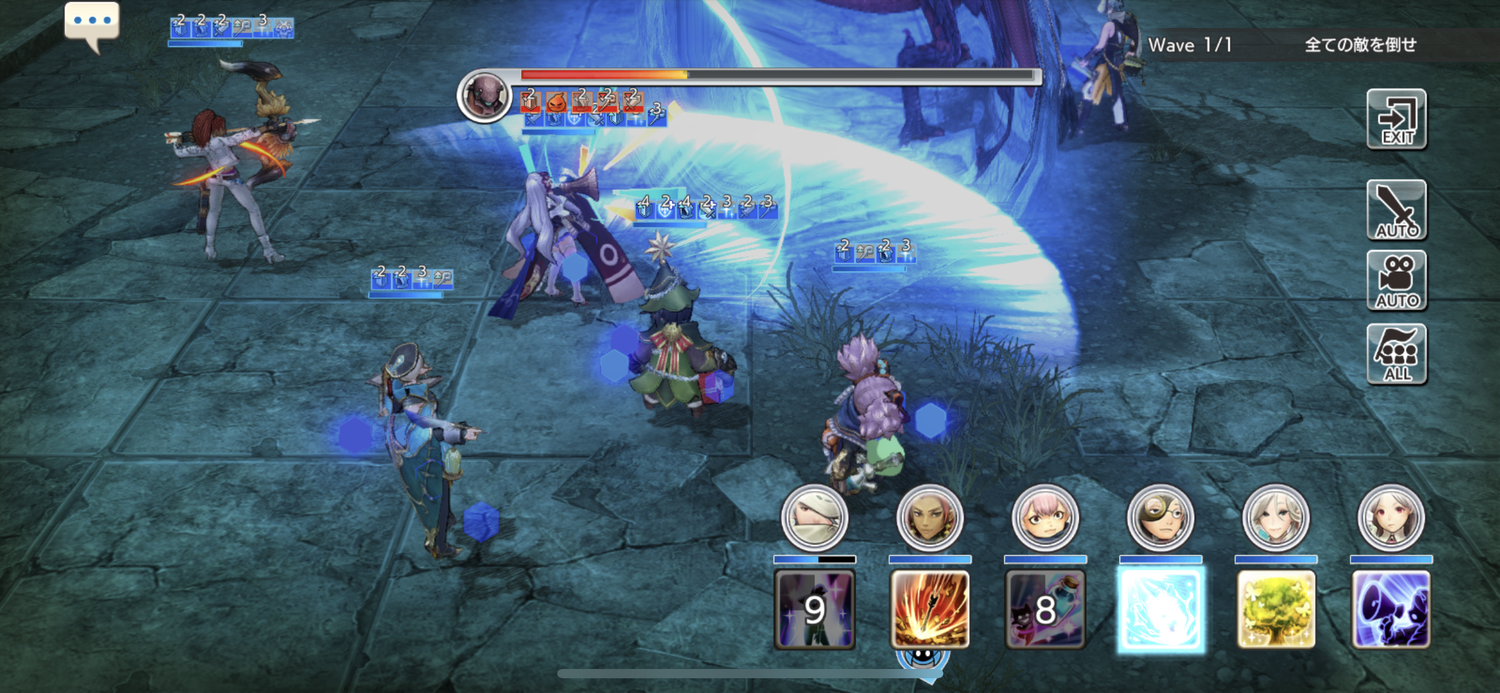The image size is (1500, 693).
Task: Activate the fiery arrow explosion skill
Action: [x=930, y=609]
